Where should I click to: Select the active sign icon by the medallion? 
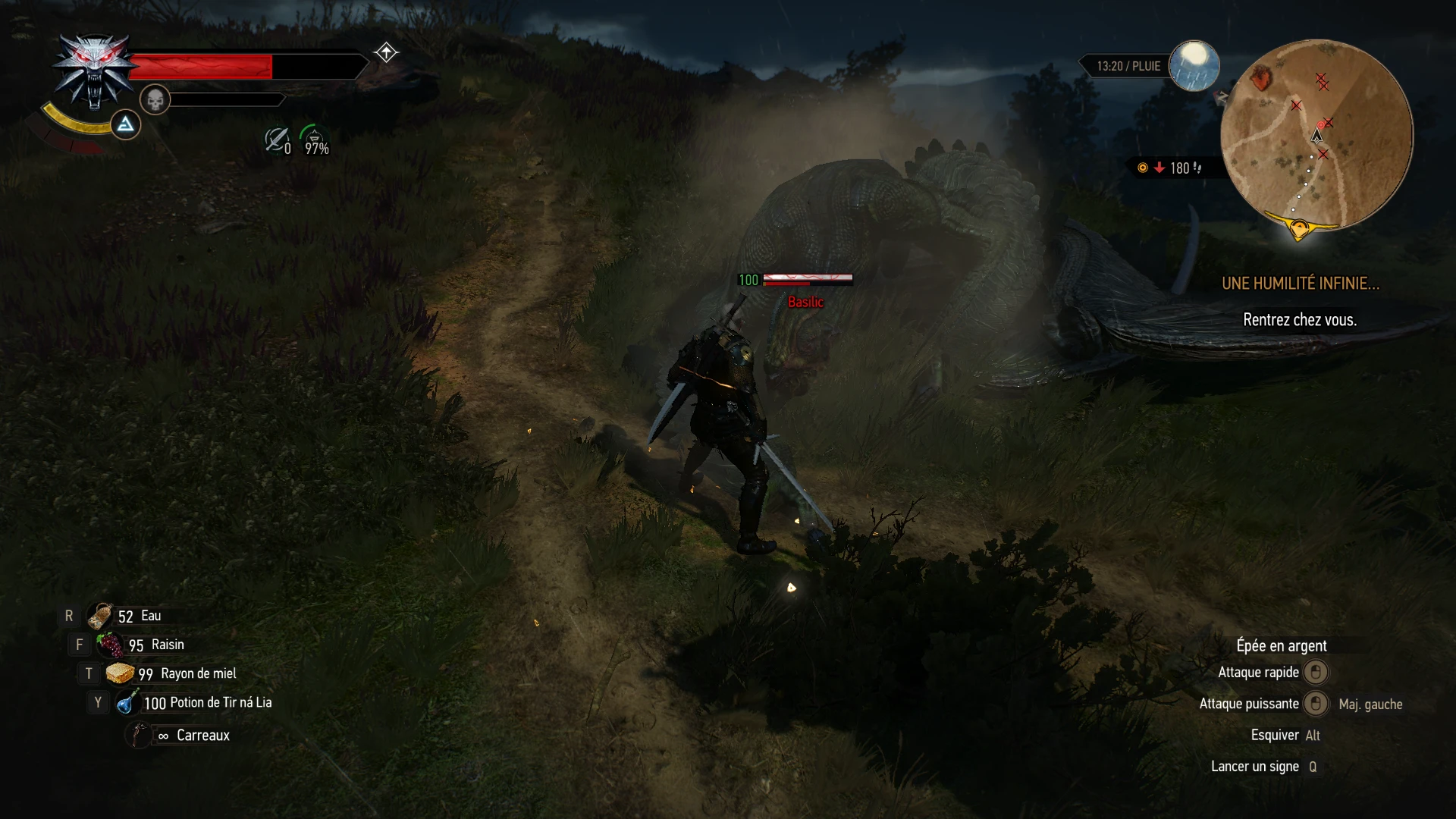coord(125,124)
